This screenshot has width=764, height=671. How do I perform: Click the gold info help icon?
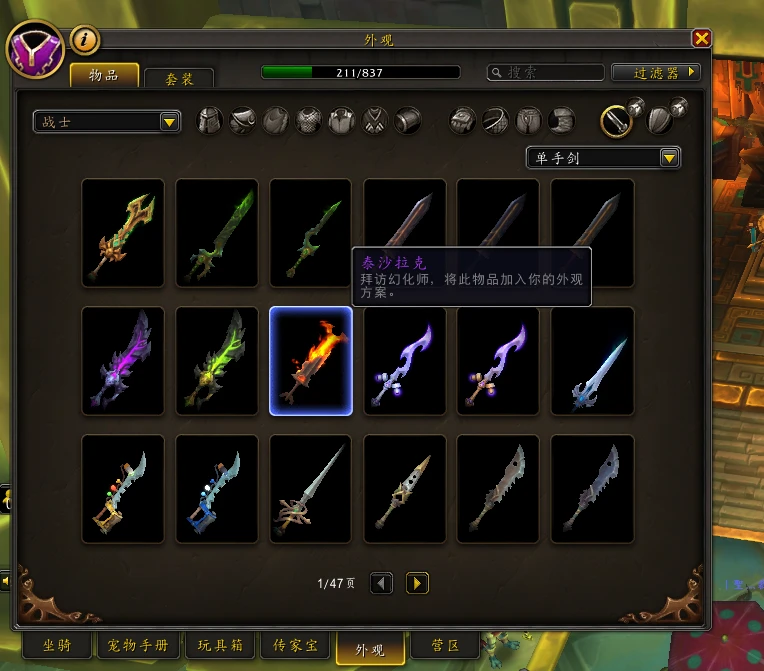click(x=85, y=40)
